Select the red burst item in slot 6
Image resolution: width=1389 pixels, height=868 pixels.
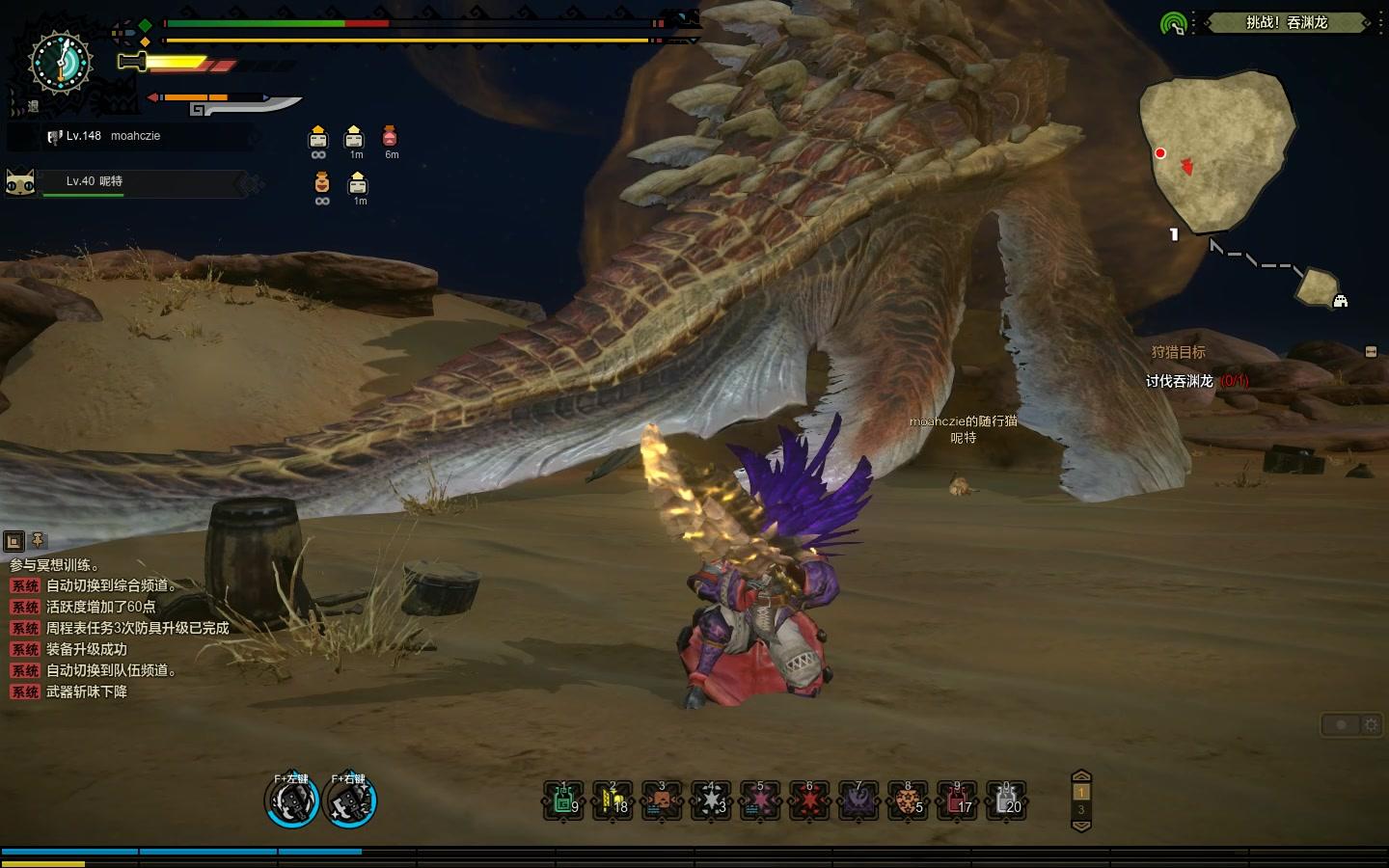tap(809, 801)
